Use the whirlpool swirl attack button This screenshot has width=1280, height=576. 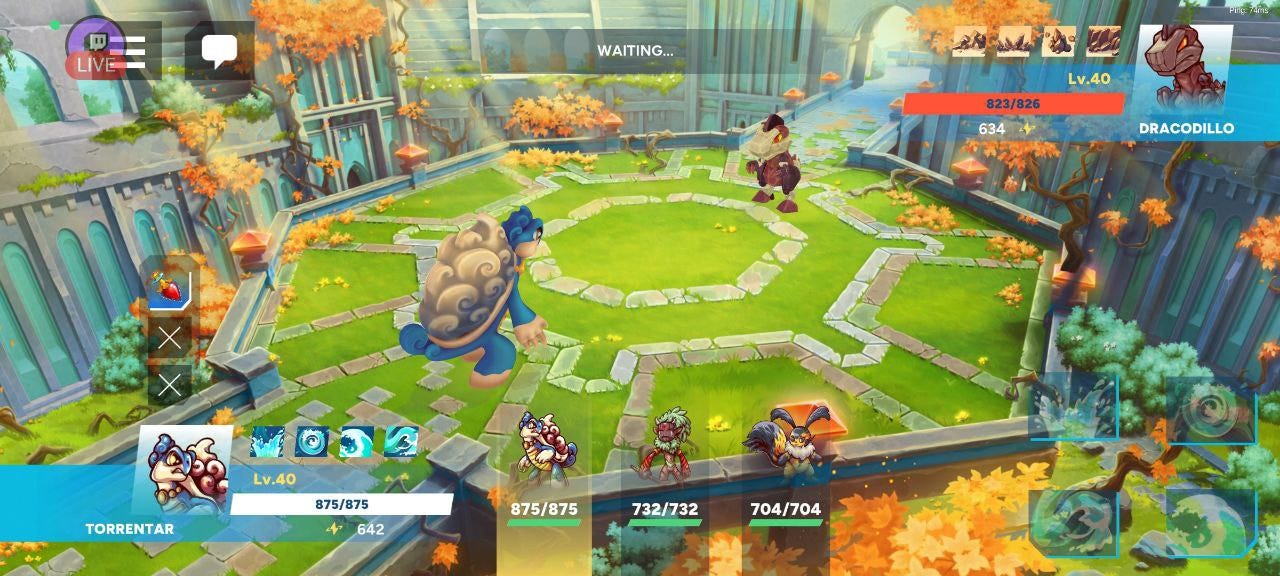click(x=1210, y=409)
